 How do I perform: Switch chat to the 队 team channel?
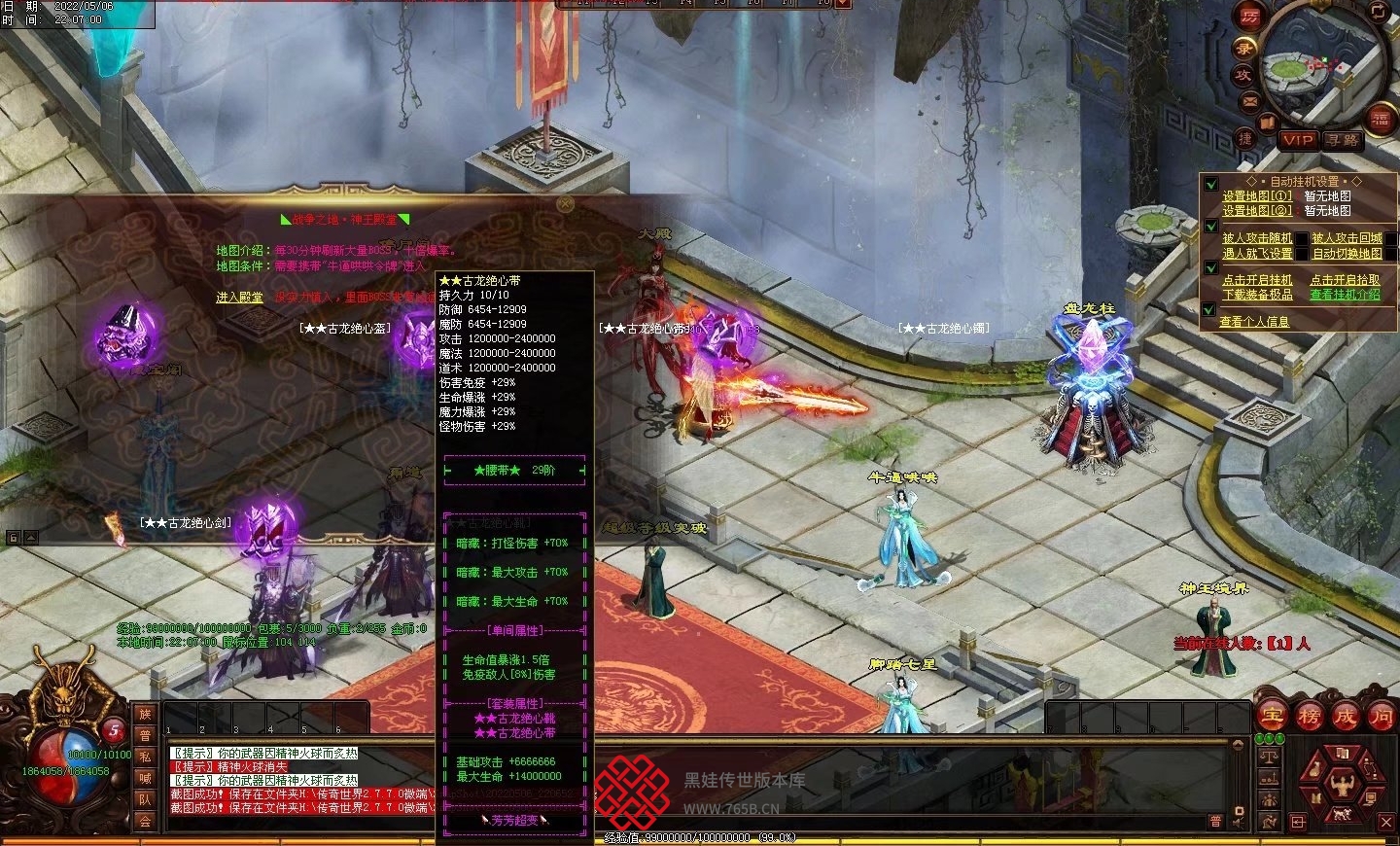[145, 799]
